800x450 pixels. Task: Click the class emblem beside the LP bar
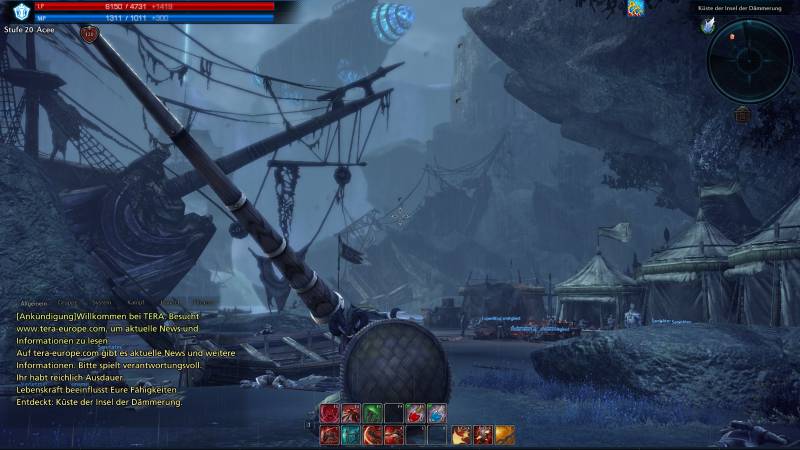pos(16,10)
